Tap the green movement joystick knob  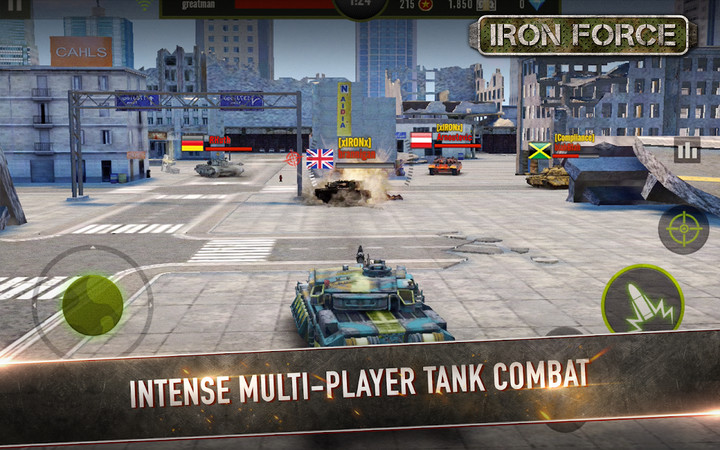point(92,304)
